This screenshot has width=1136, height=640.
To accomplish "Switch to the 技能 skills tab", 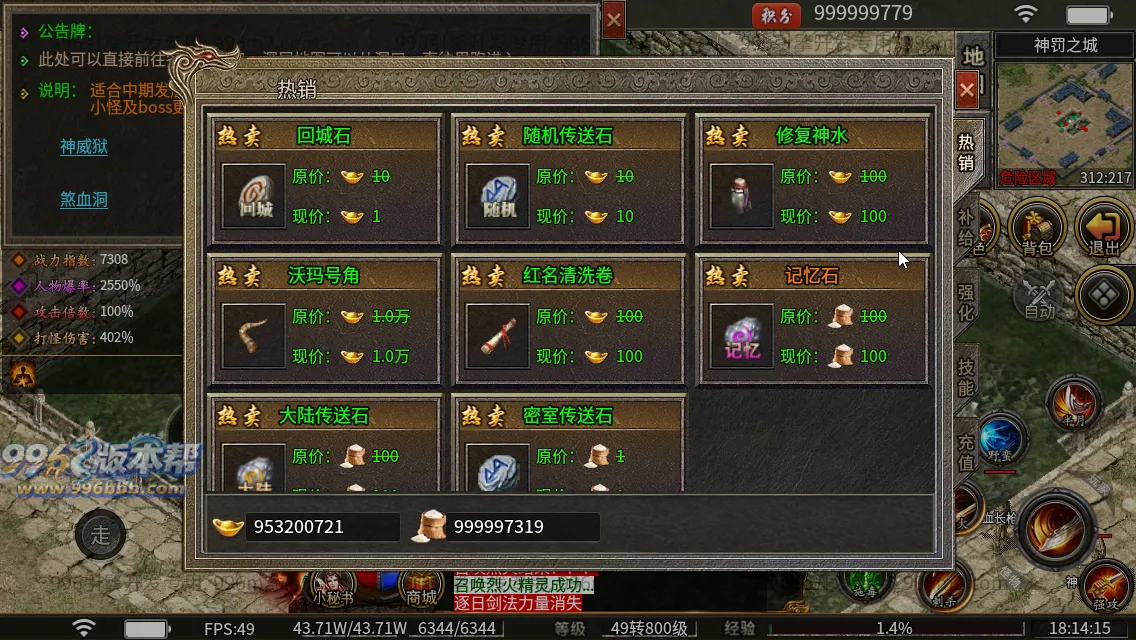I will coord(965,376).
